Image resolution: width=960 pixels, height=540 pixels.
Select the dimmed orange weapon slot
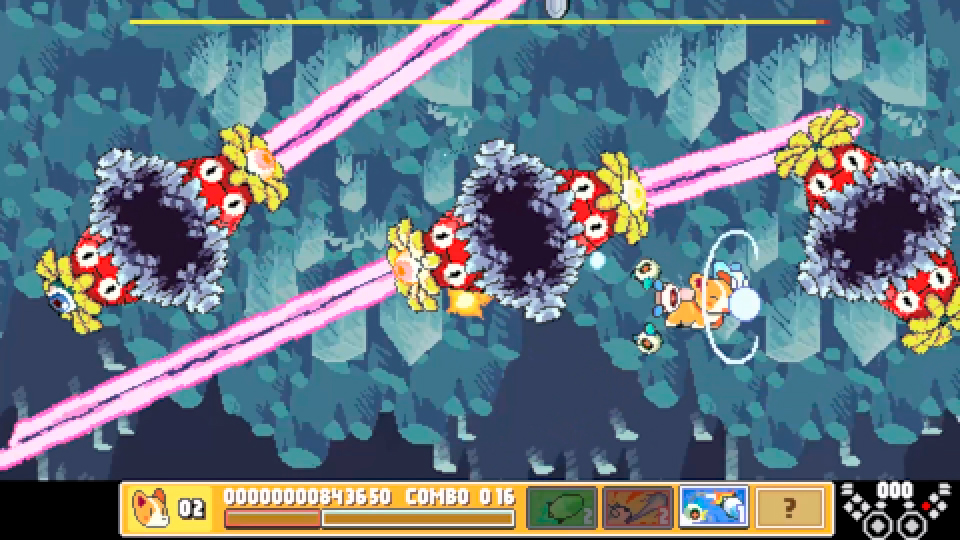[637, 507]
